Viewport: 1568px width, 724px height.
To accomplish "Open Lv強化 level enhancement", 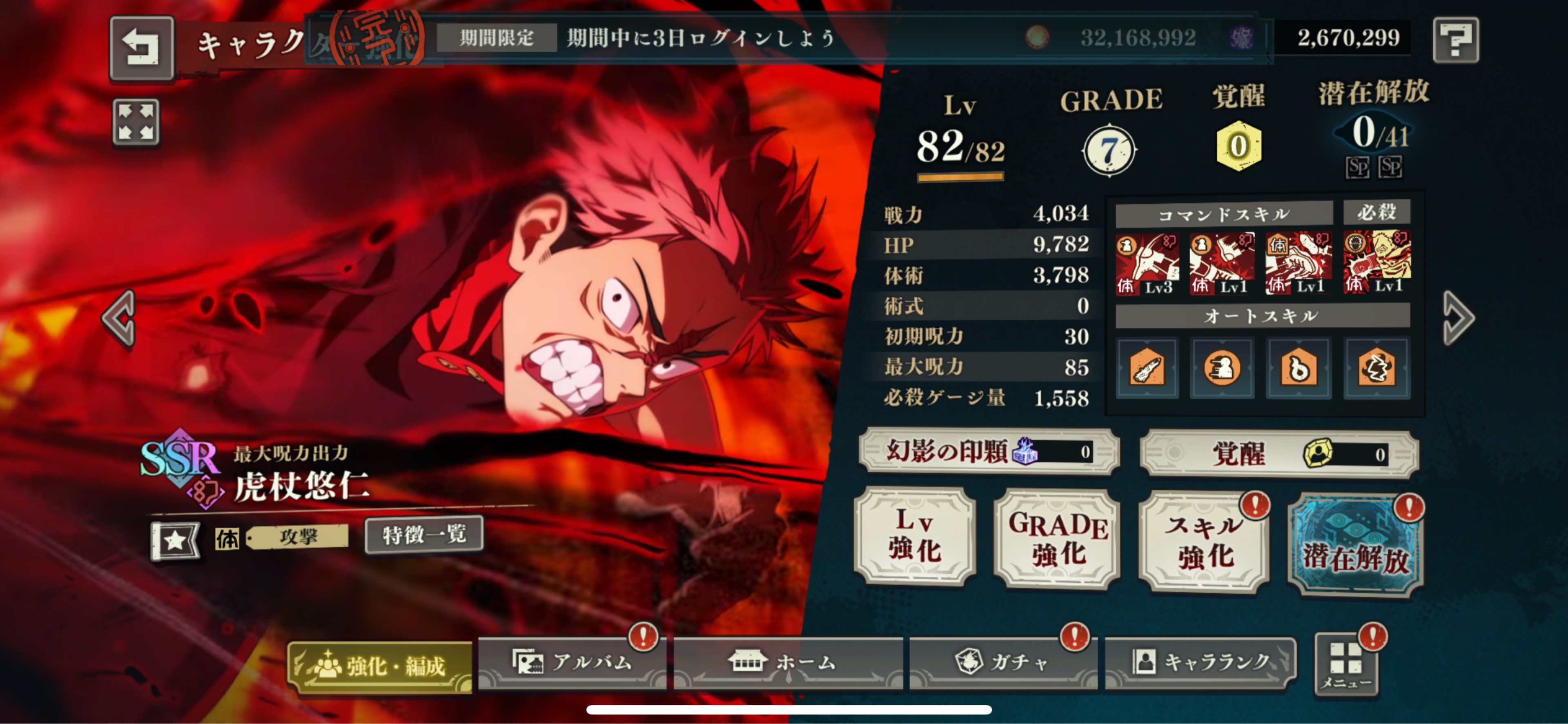I will pyautogui.click(x=915, y=536).
